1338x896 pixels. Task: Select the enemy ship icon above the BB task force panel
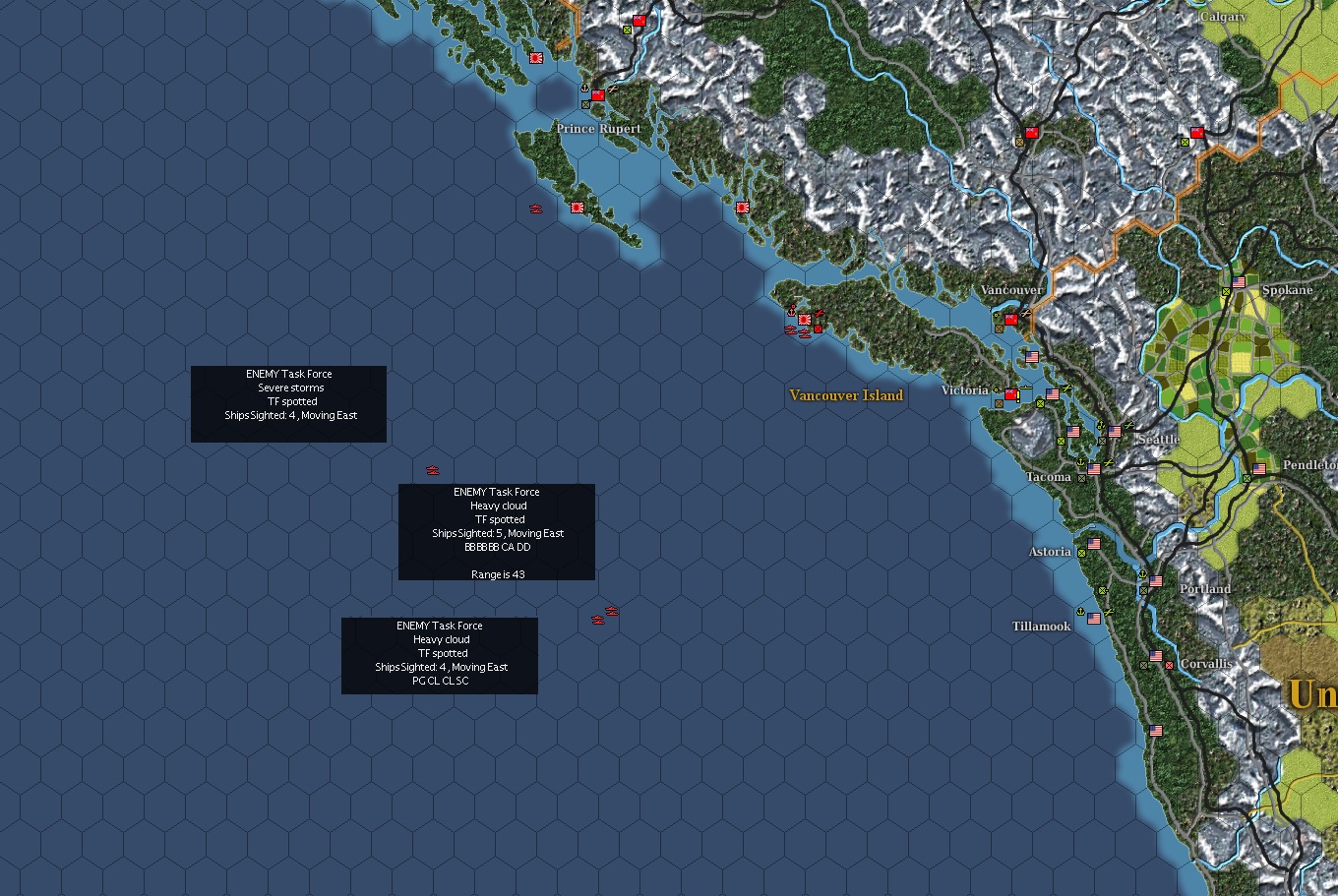[x=432, y=470]
